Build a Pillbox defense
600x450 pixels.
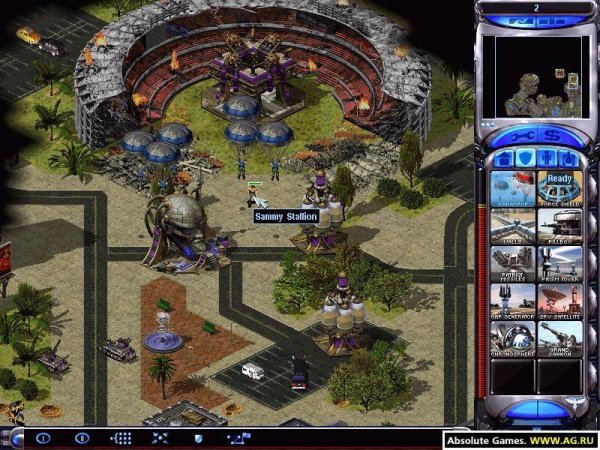point(559,225)
